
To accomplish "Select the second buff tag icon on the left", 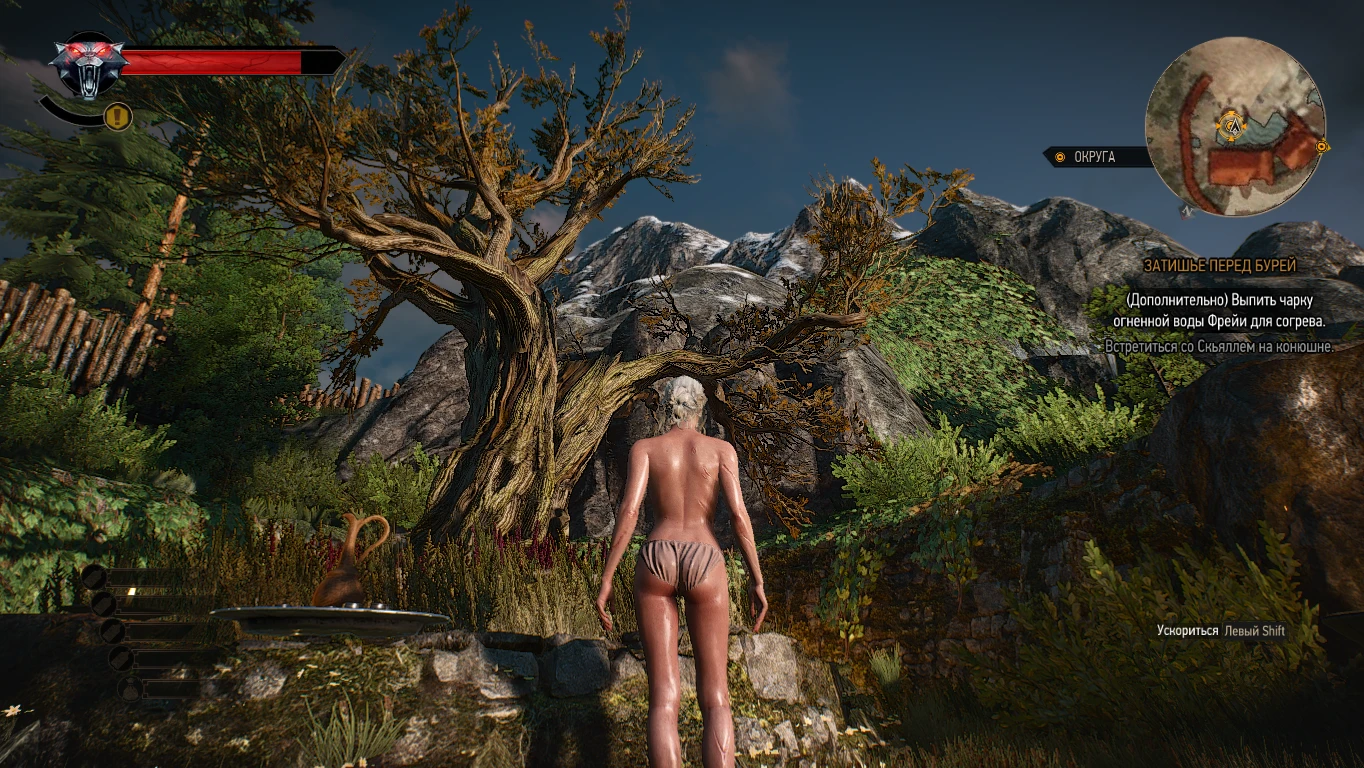I will click(x=104, y=606).
